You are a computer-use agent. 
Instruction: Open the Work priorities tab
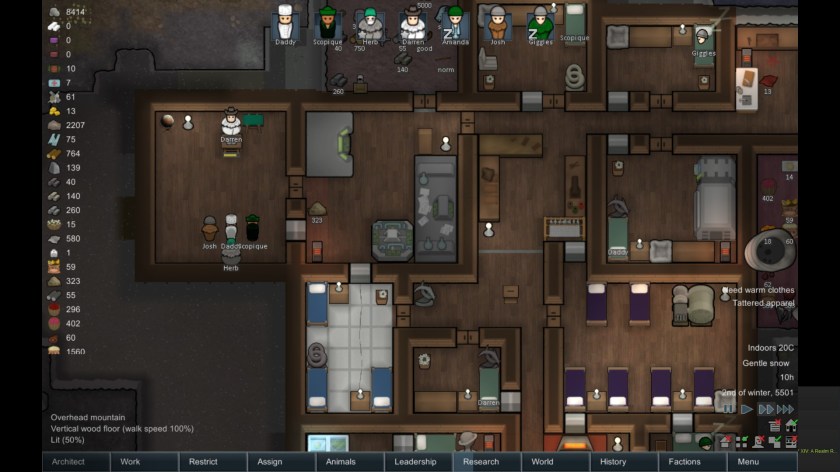point(130,462)
